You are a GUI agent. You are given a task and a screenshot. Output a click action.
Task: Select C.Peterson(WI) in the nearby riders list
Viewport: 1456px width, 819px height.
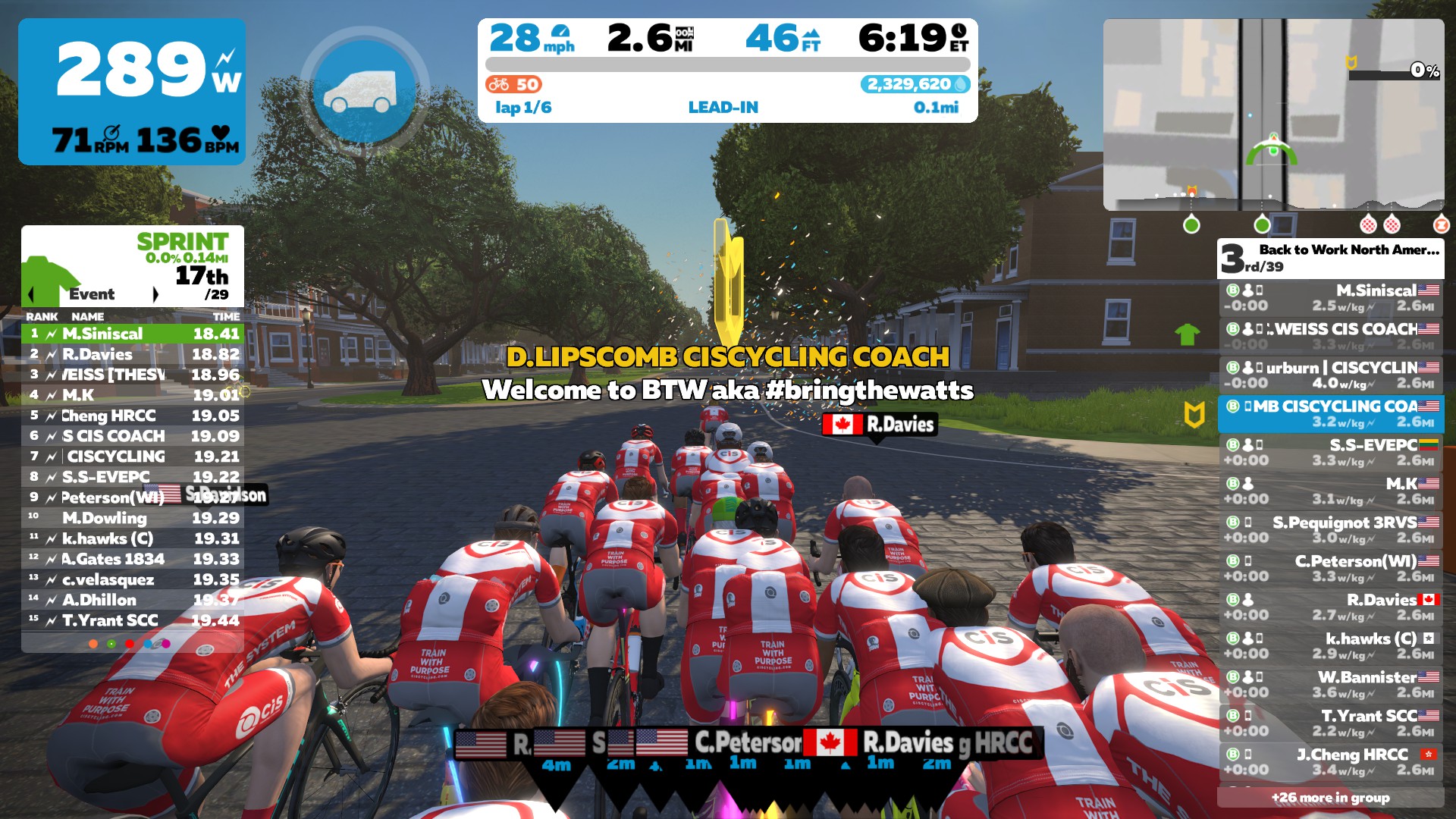click(x=1331, y=568)
